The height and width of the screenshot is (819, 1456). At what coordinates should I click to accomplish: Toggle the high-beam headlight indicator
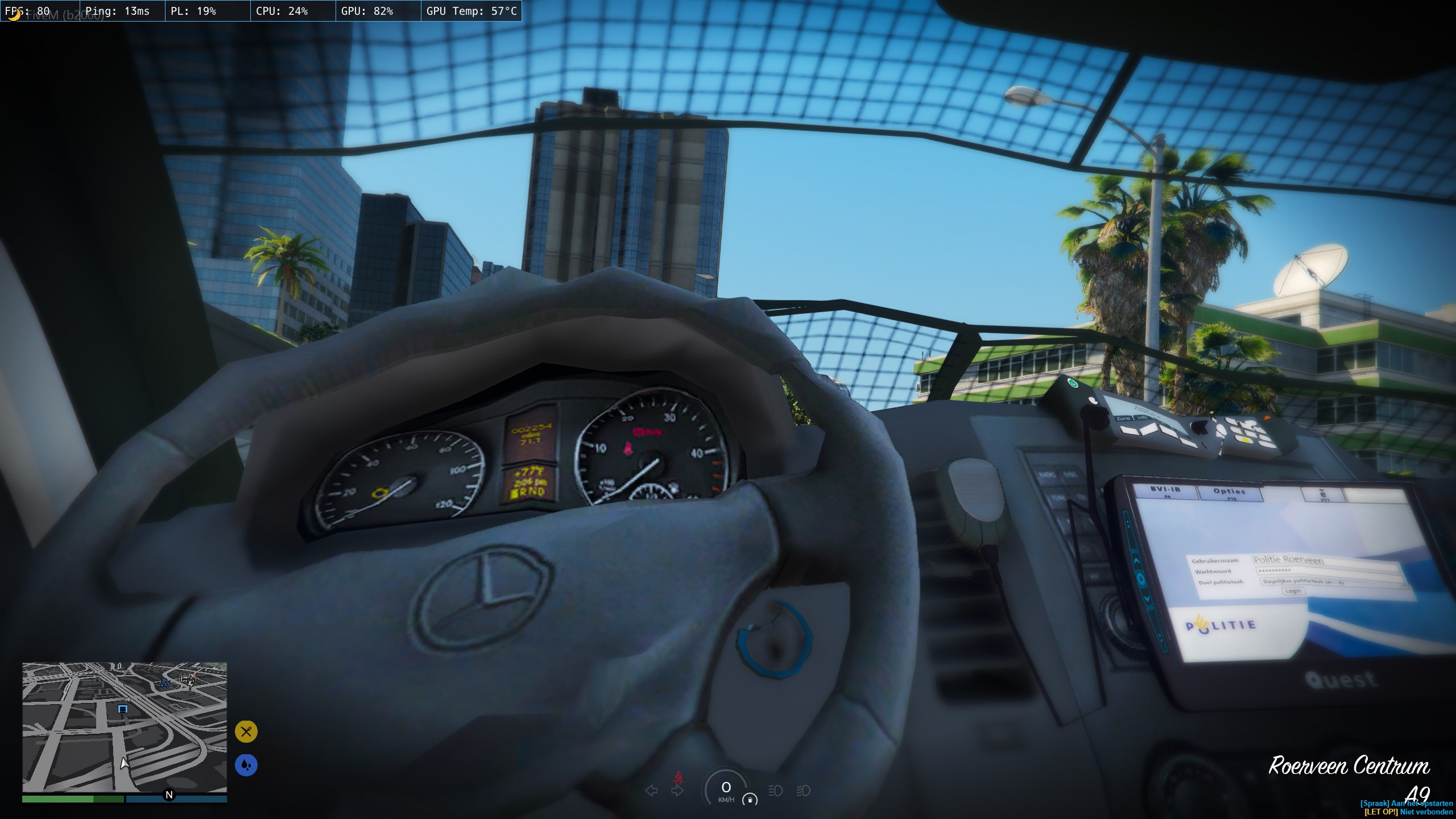[775, 791]
